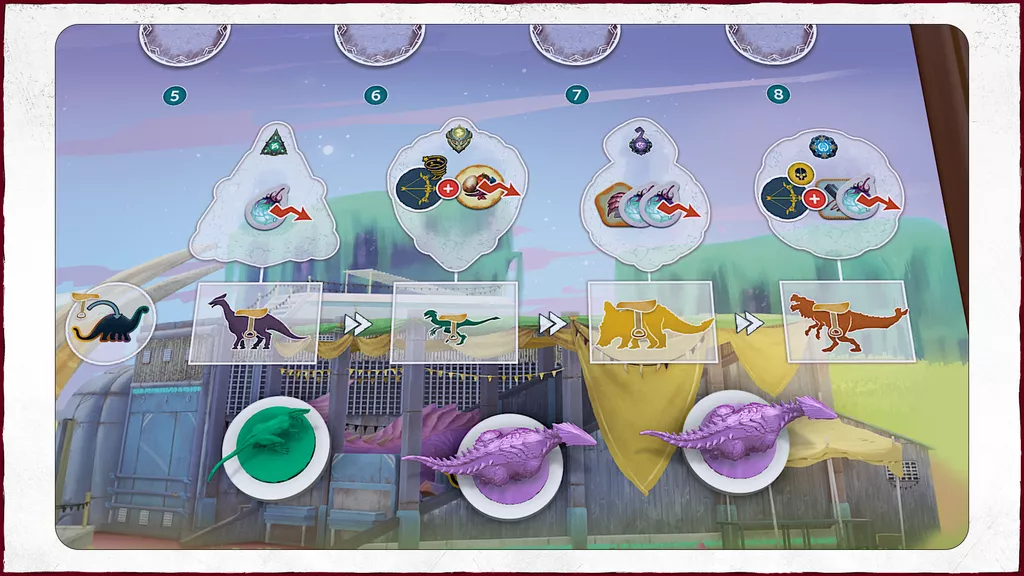
Task: Select the orange T-rex card
Action: [x=846, y=321]
